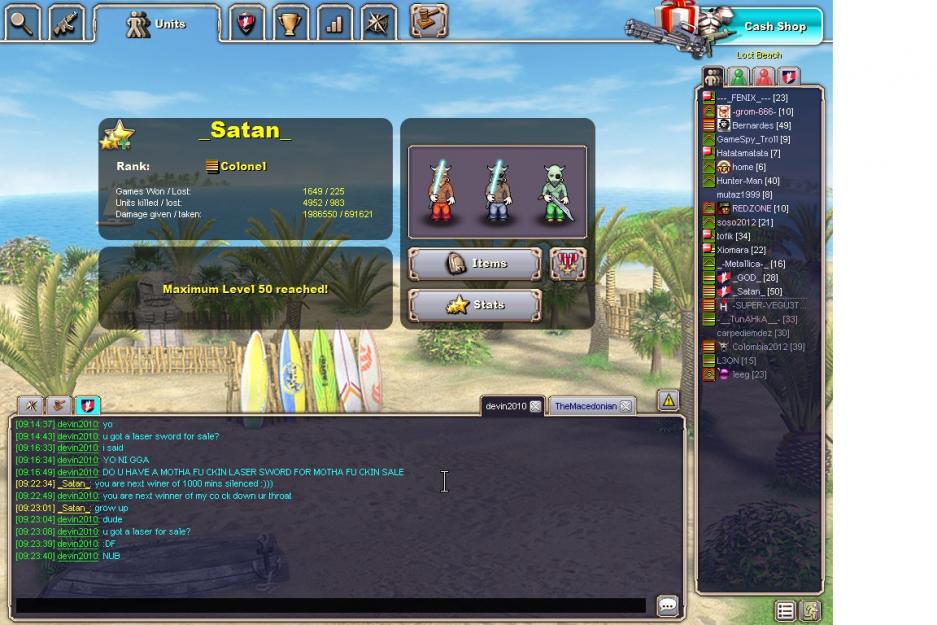The width and height of the screenshot is (937, 625).
Task: Select the Units tab
Action: pos(157,24)
